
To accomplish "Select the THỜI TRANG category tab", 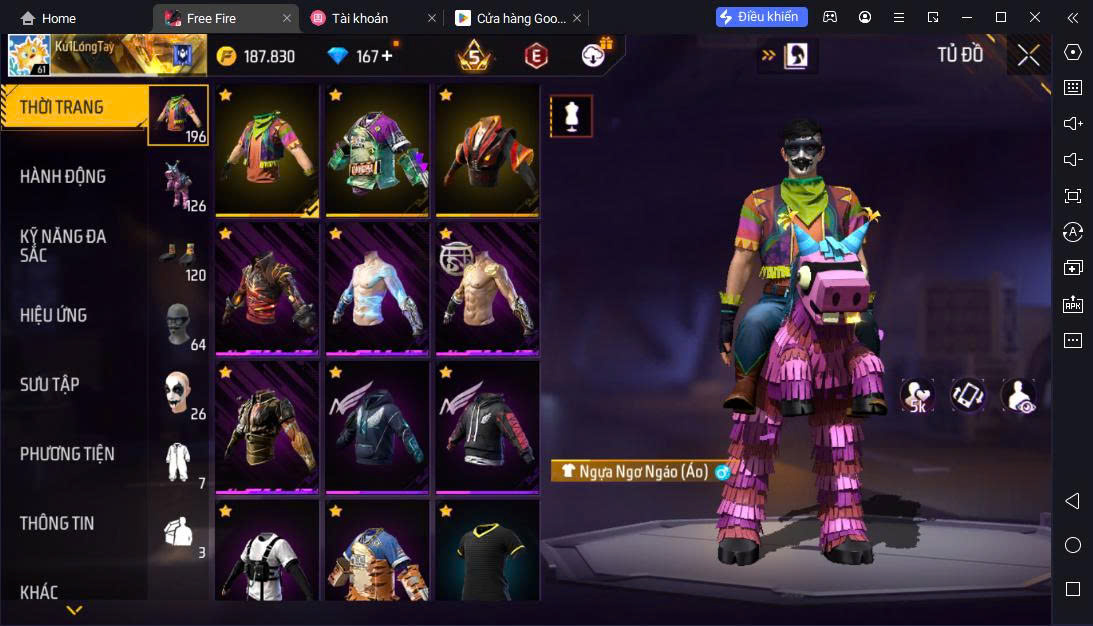I will coord(75,108).
